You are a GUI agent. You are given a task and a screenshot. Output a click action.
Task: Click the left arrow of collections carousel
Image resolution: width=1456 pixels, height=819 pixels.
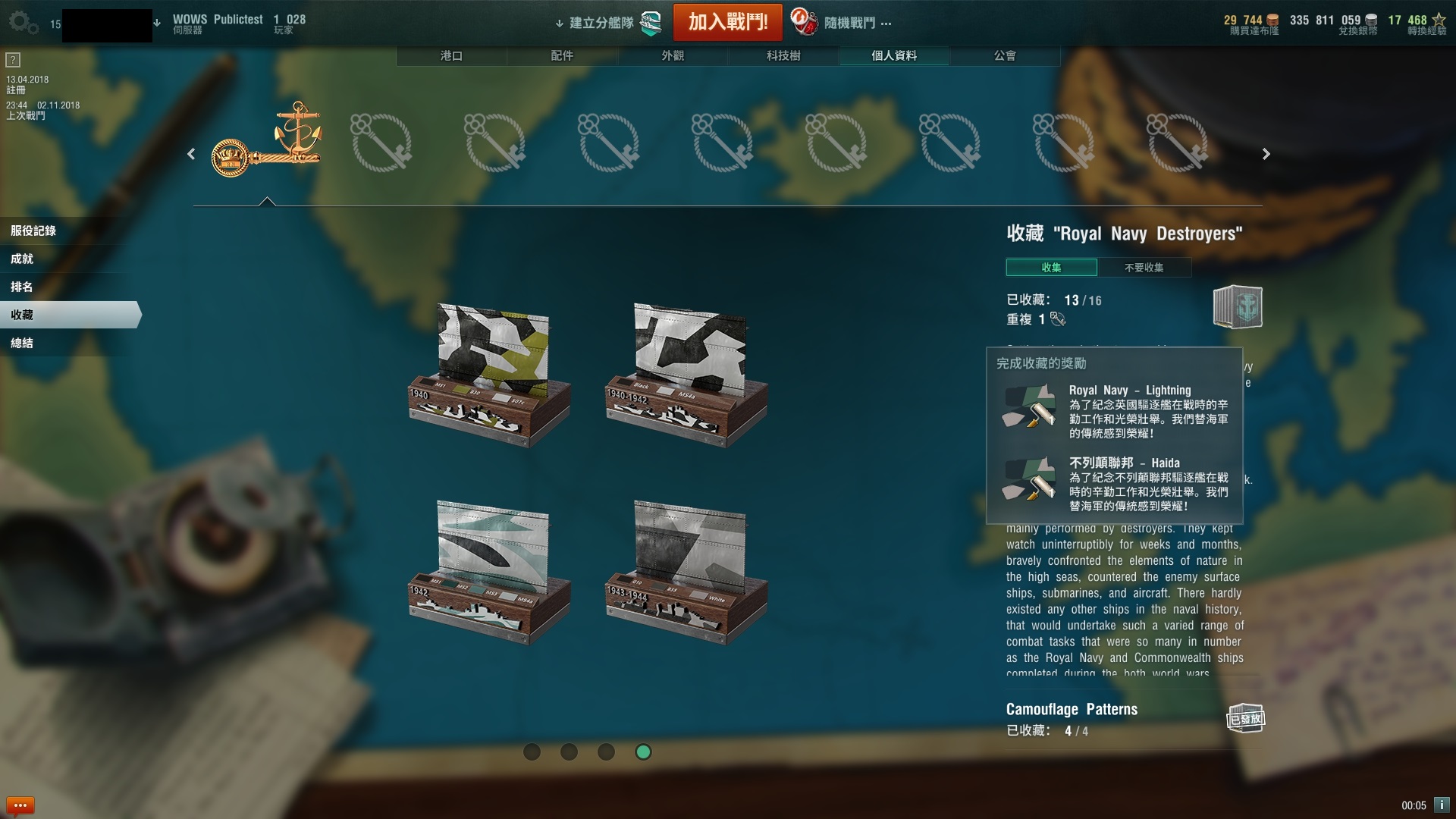coord(191,154)
